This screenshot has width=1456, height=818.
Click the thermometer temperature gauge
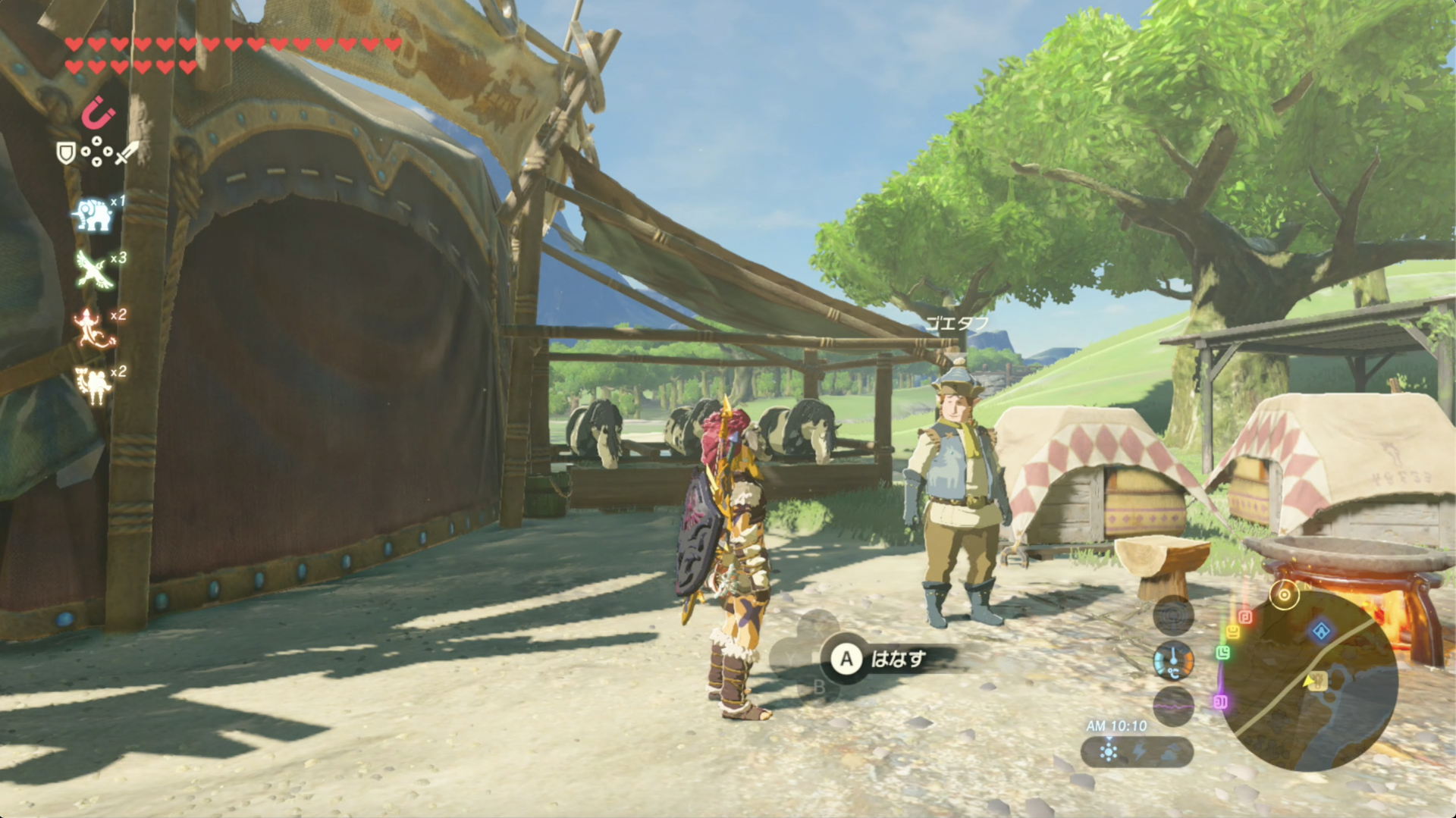[x=1173, y=661]
